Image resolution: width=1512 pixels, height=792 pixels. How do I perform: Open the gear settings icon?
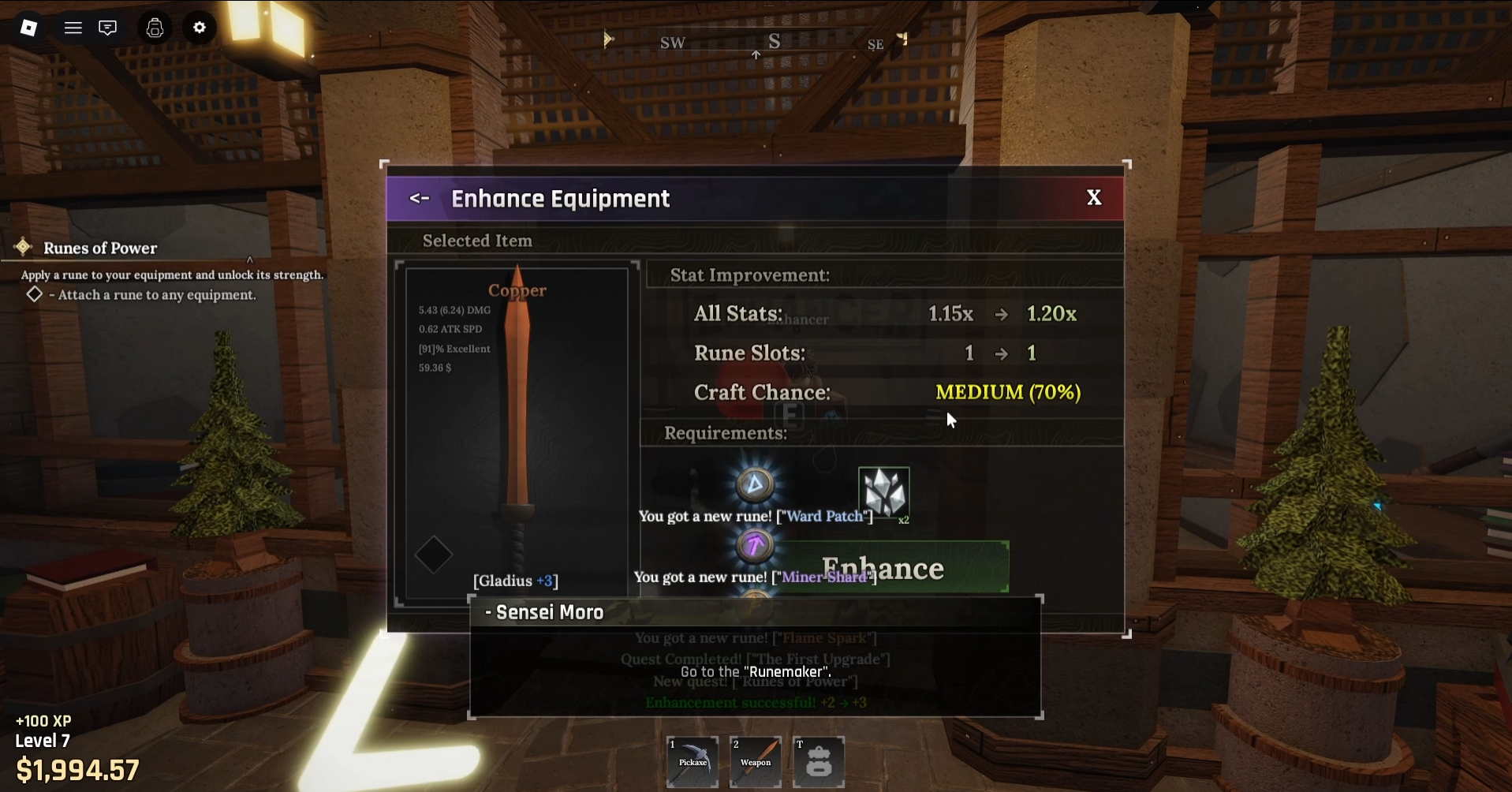point(200,28)
